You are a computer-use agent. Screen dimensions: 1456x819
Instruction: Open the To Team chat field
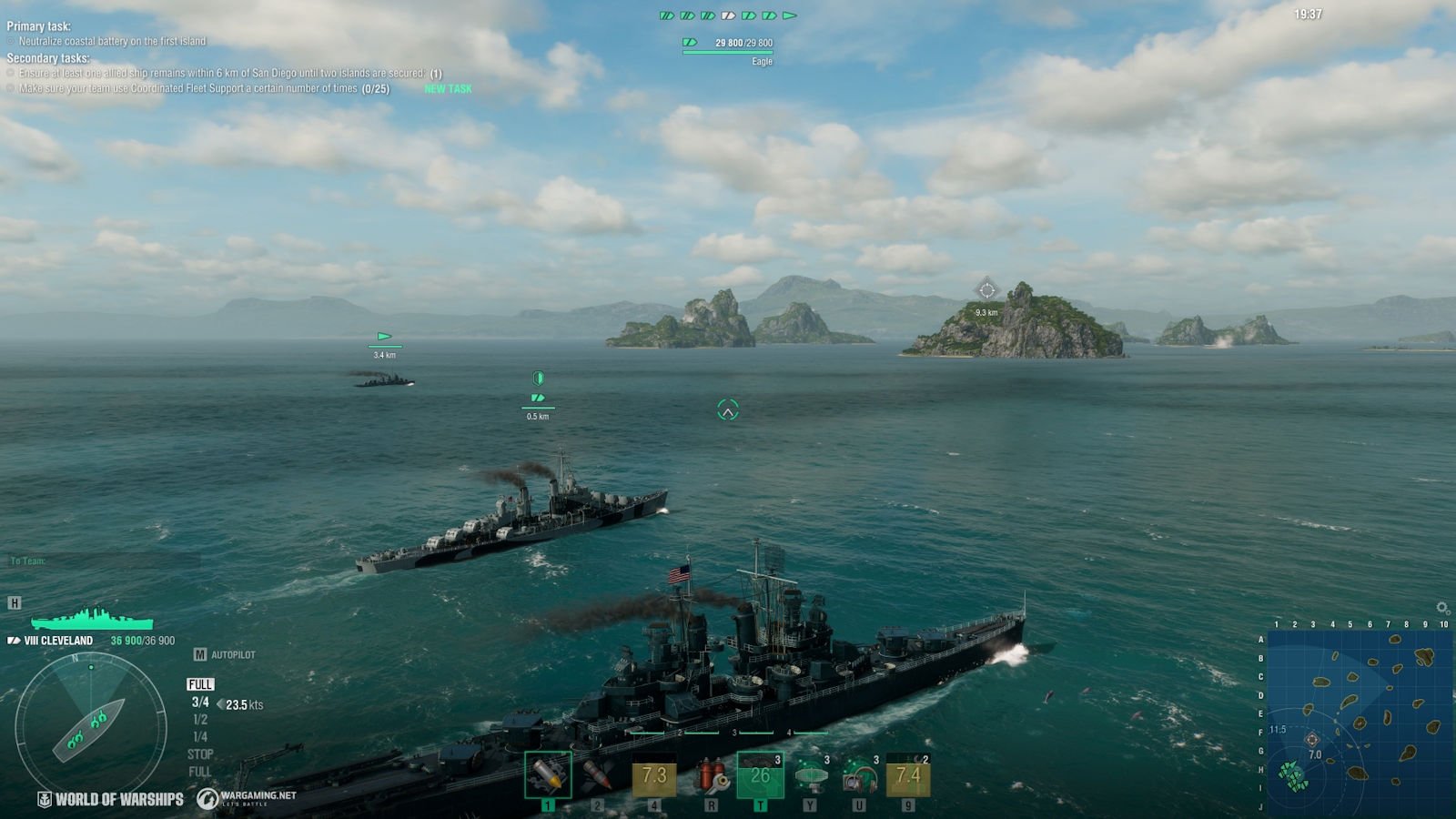100,561
